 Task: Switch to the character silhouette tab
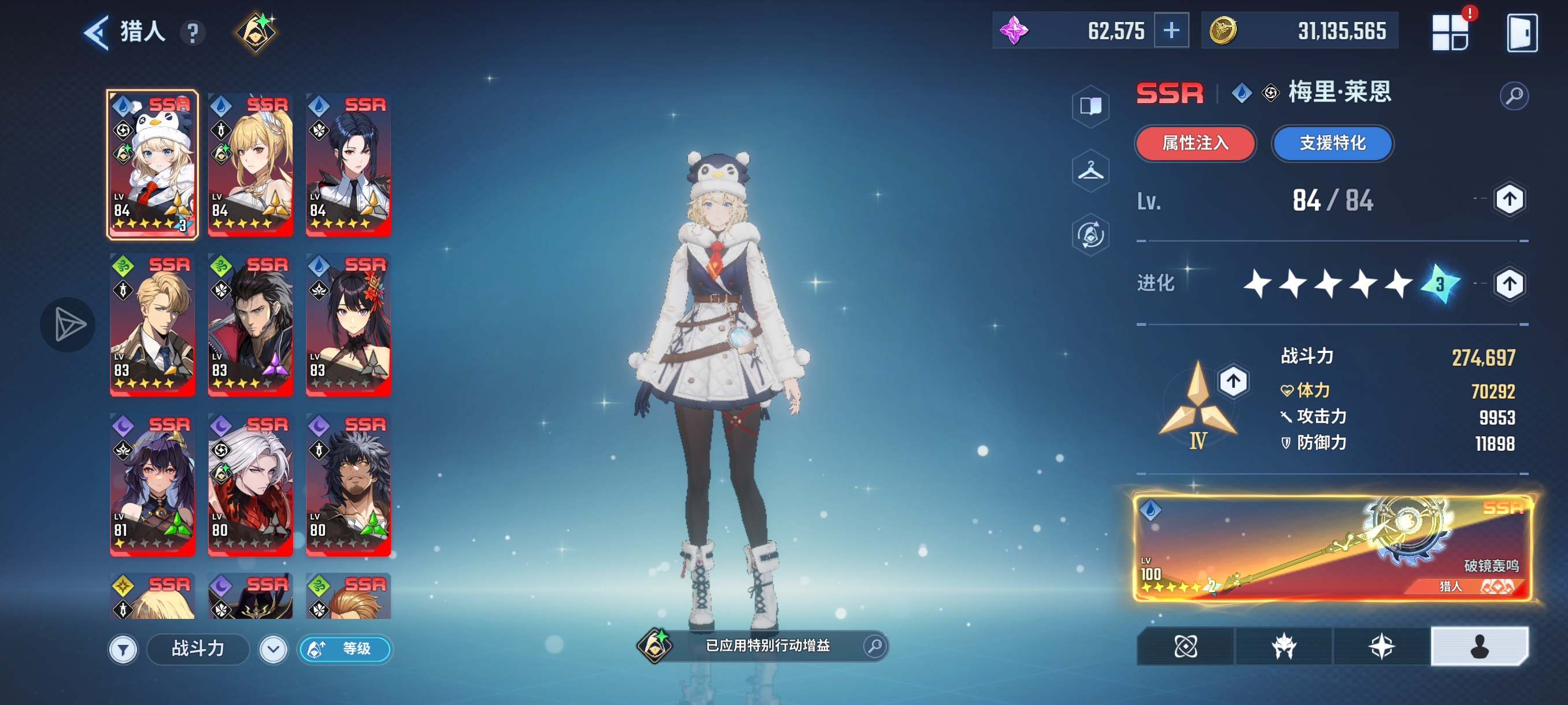(x=1479, y=646)
